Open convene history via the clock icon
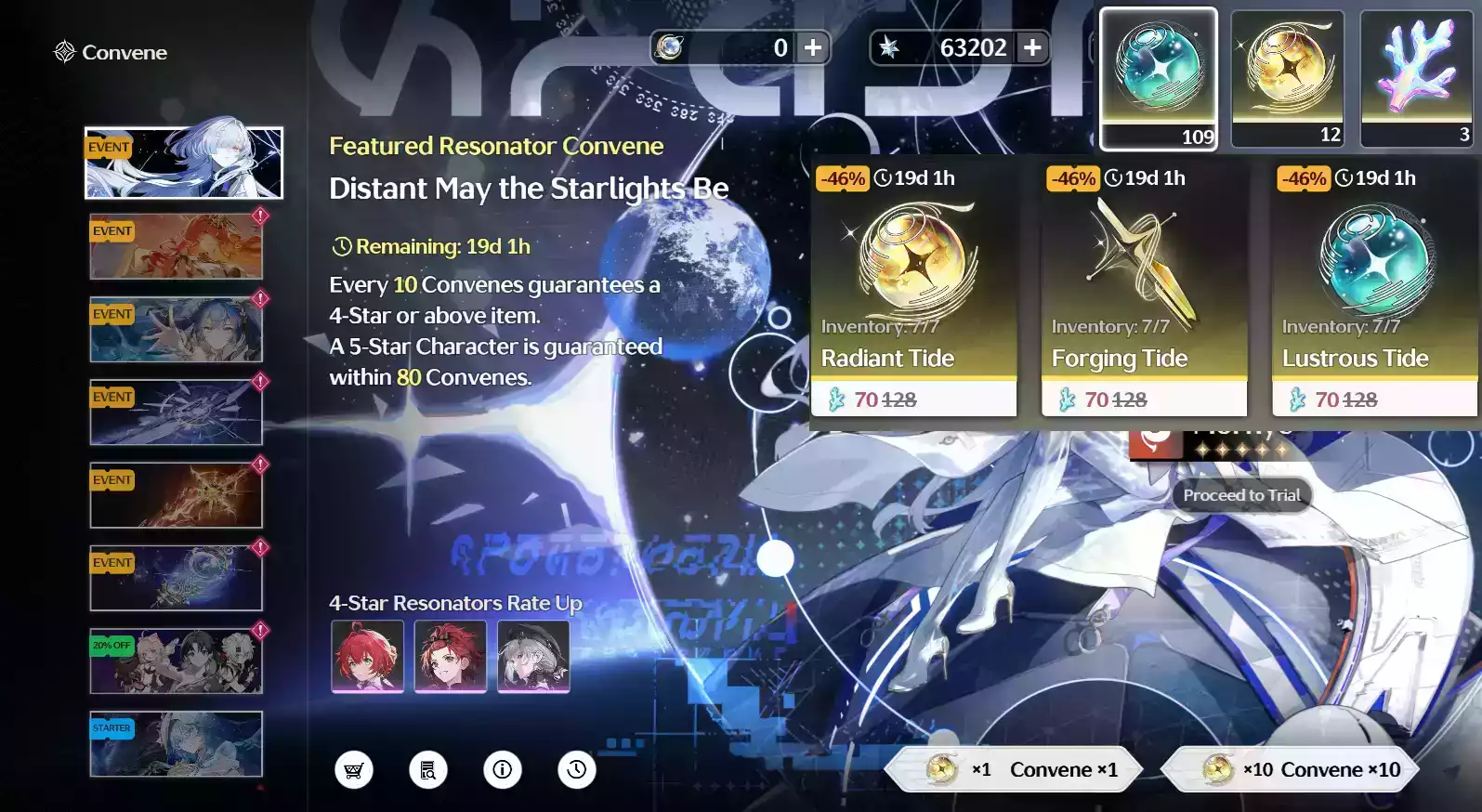The image size is (1482, 812). (x=577, y=769)
